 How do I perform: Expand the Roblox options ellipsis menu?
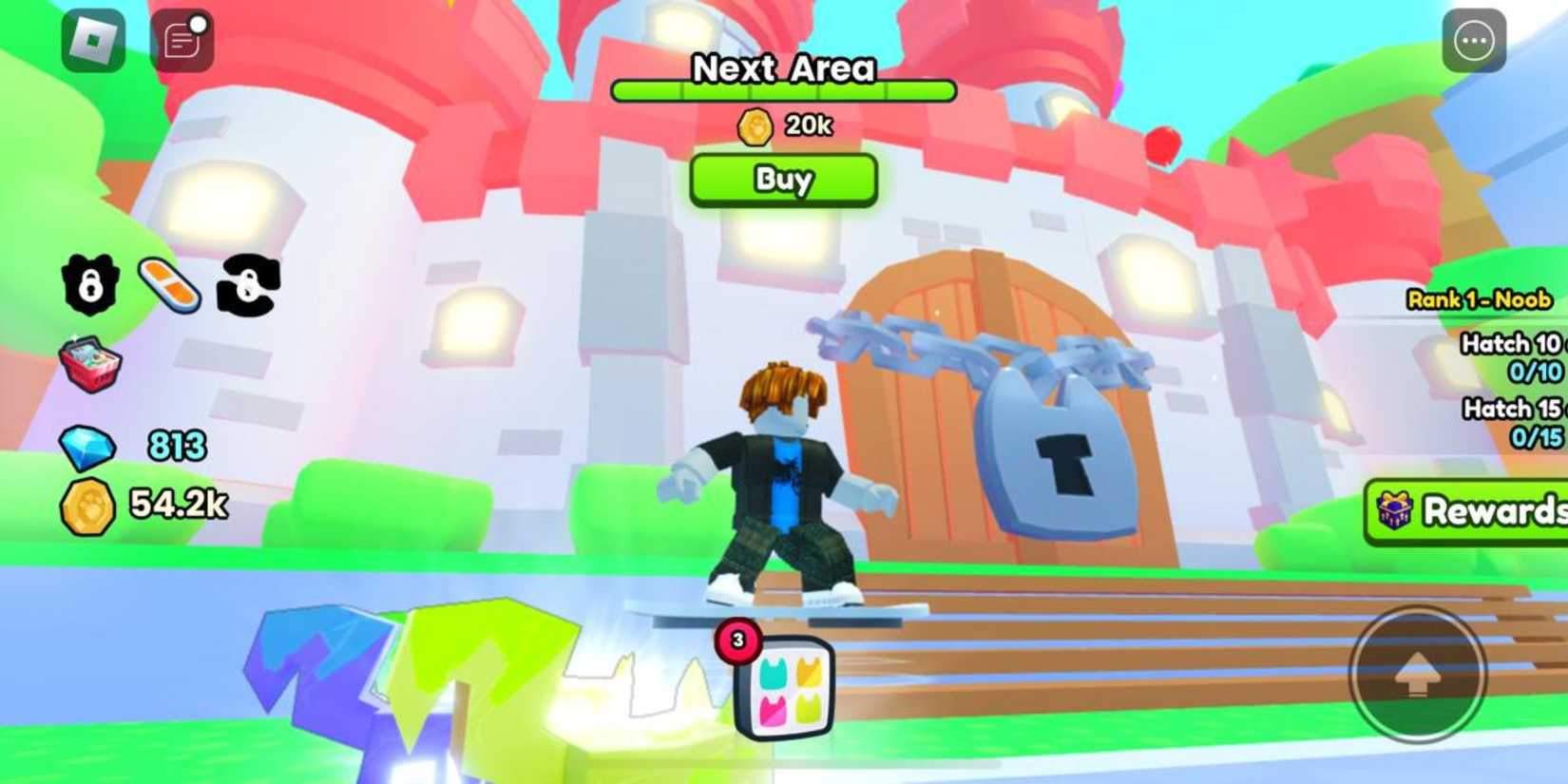(x=1474, y=40)
